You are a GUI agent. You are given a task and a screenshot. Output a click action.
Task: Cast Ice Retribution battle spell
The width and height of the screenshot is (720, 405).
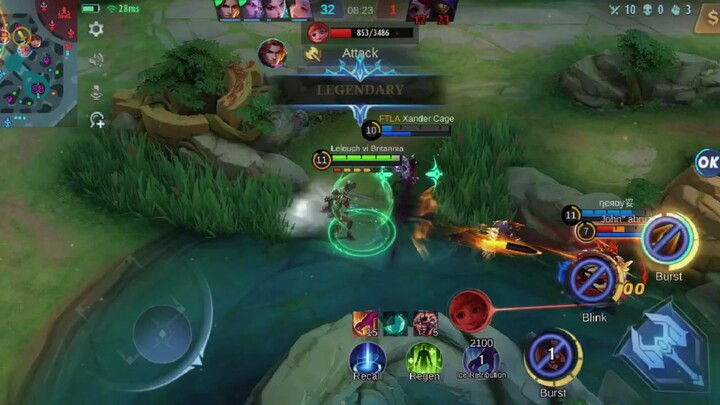[x=482, y=359]
